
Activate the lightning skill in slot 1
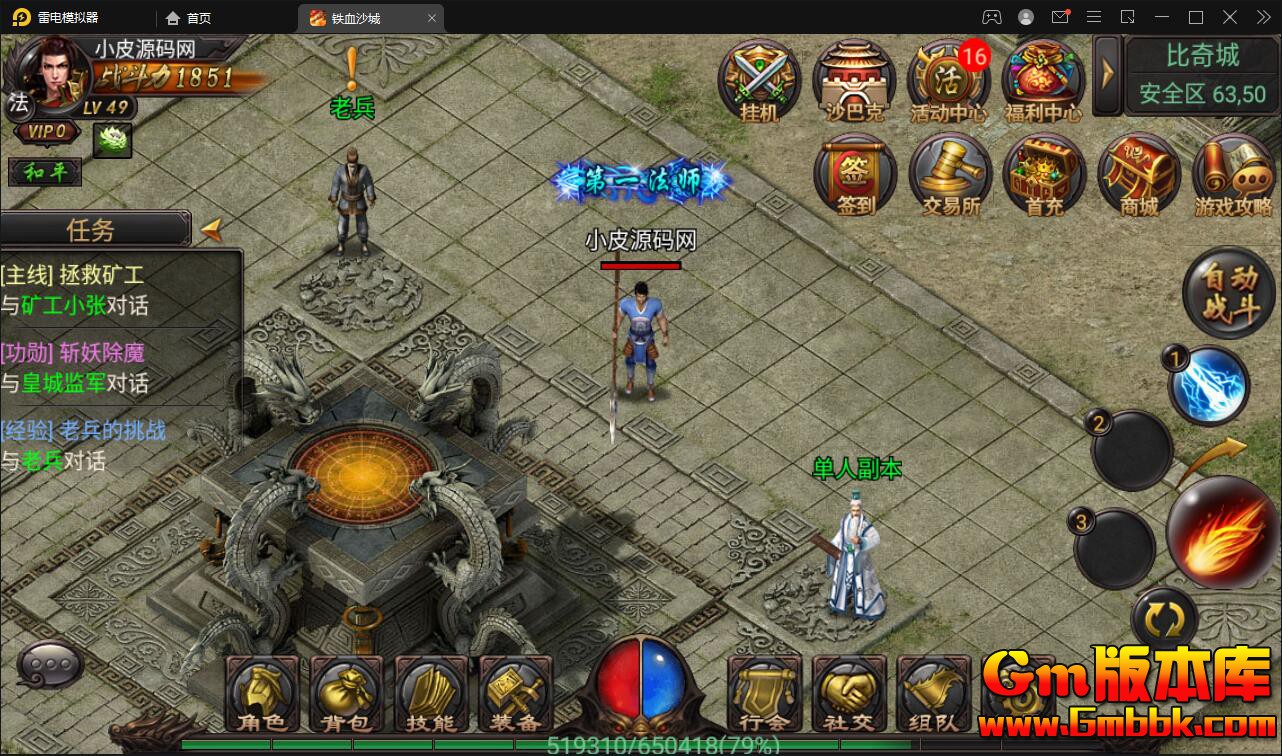click(x=1210, y=385)
